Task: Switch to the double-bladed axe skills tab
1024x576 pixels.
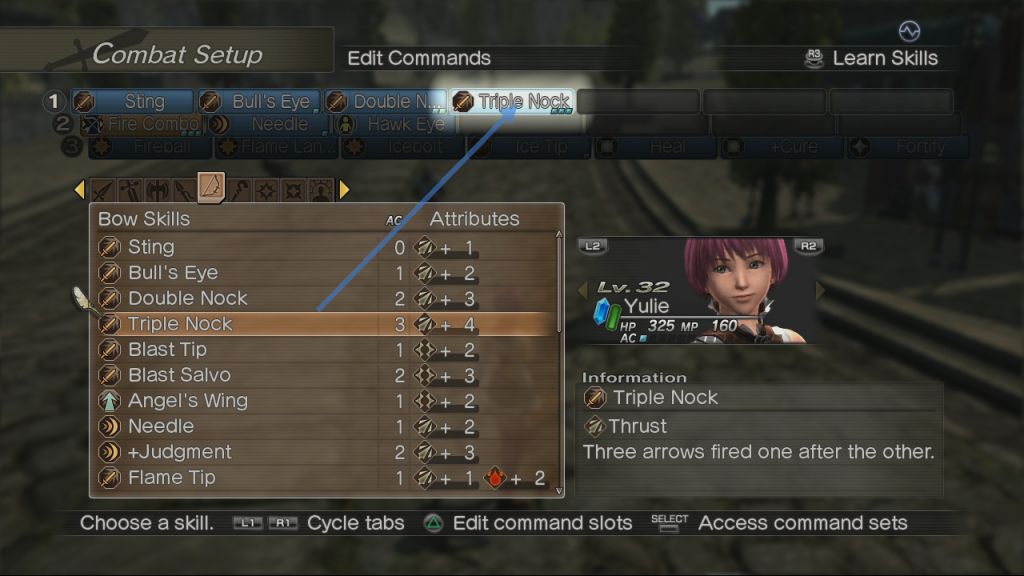Action: coord(158,189)
